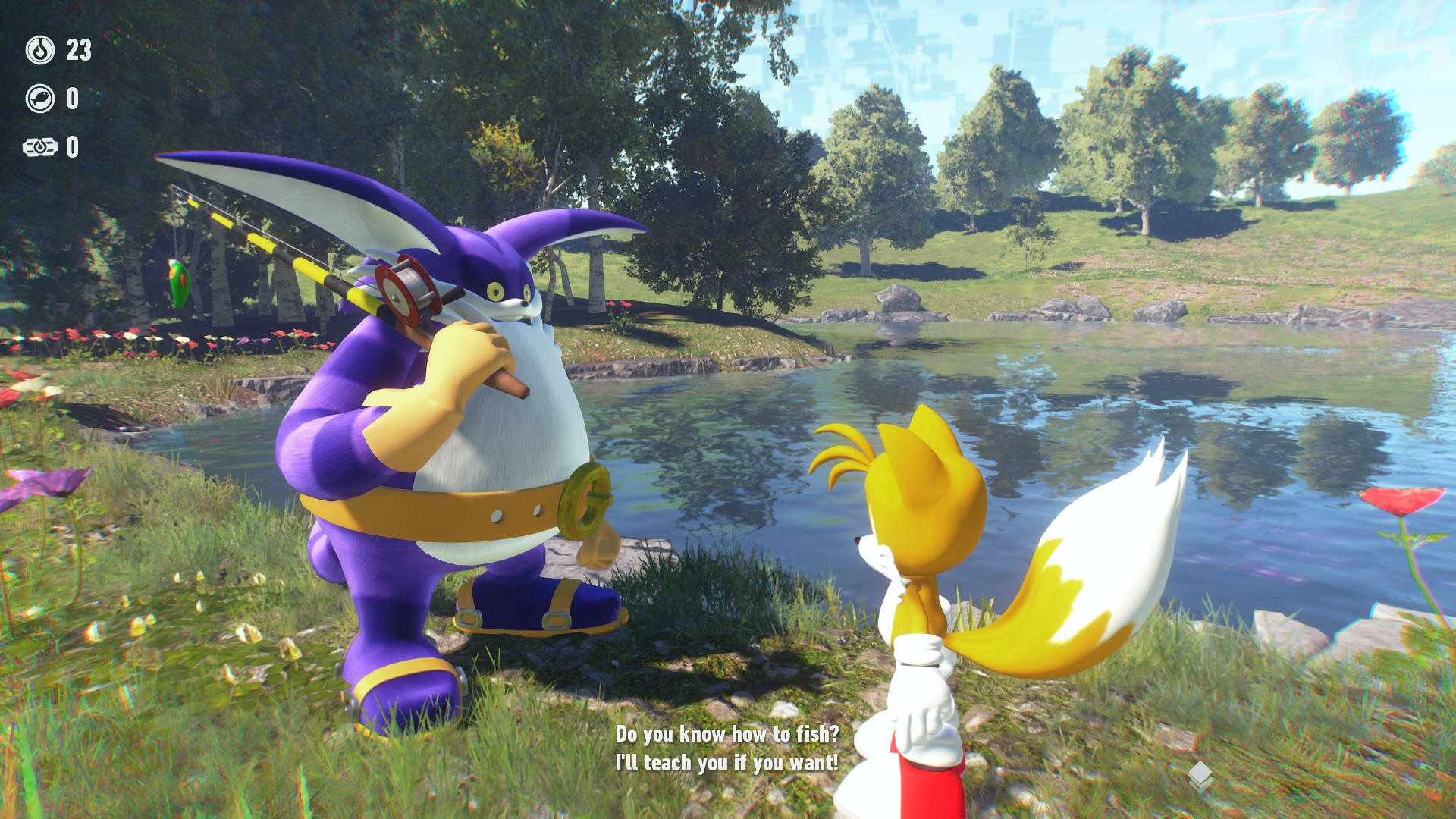Click the flame emblem counter icon in the HUD

point(42,52)
